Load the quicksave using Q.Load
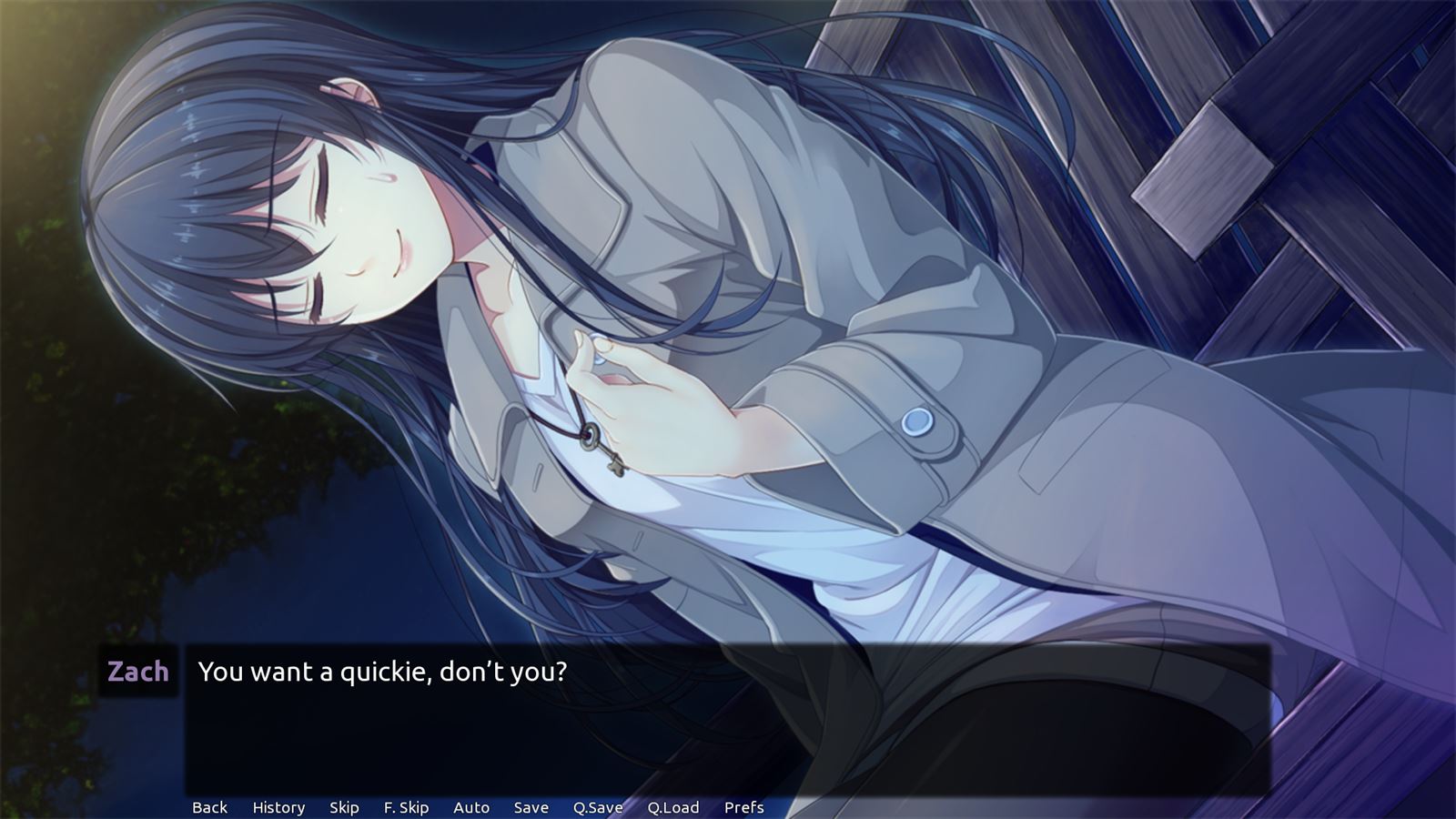This screenshot has height=819, width=1456. tap(673, 807)
